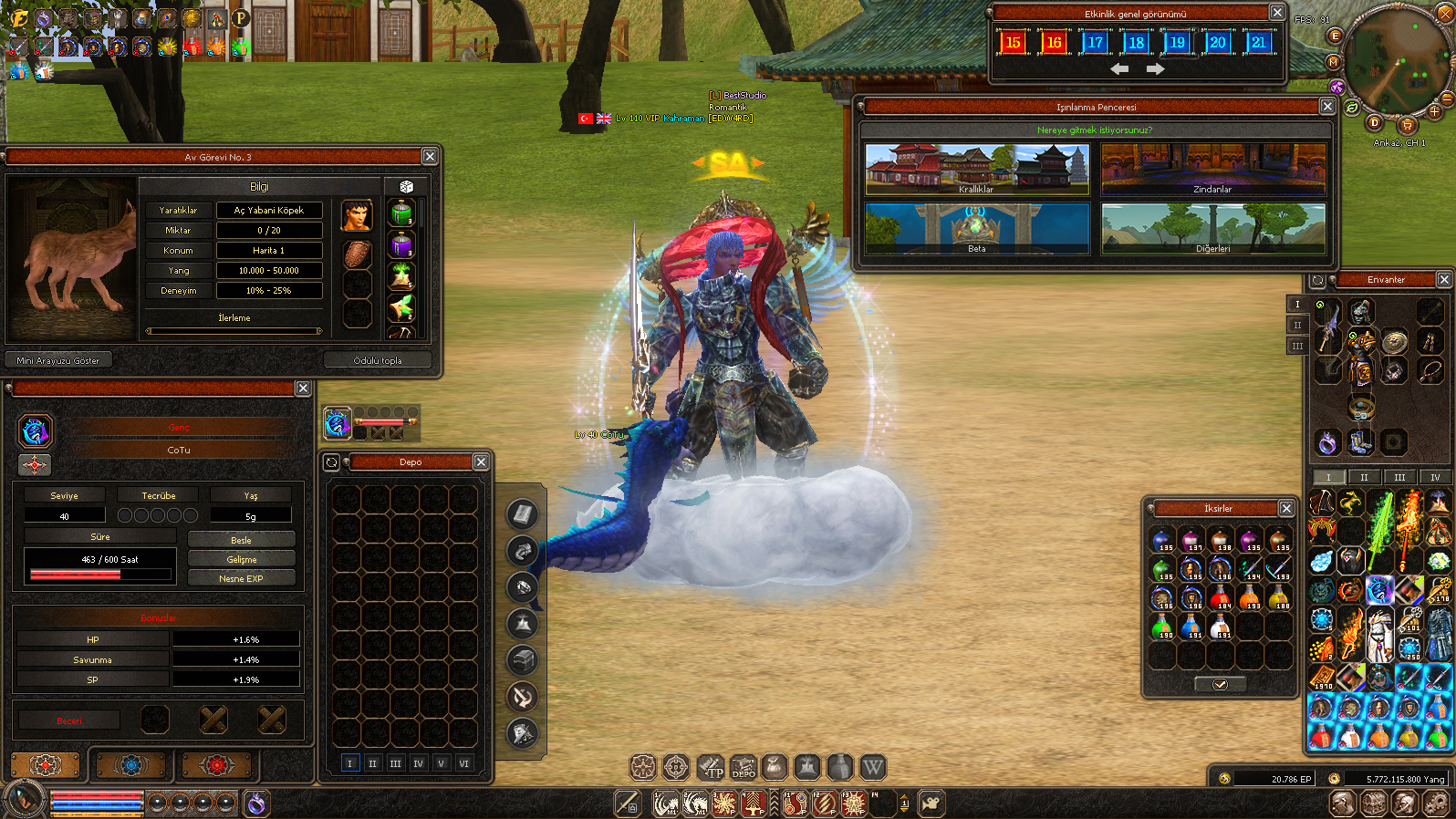Close the Envanter inventory window

tap(1444, 279)
